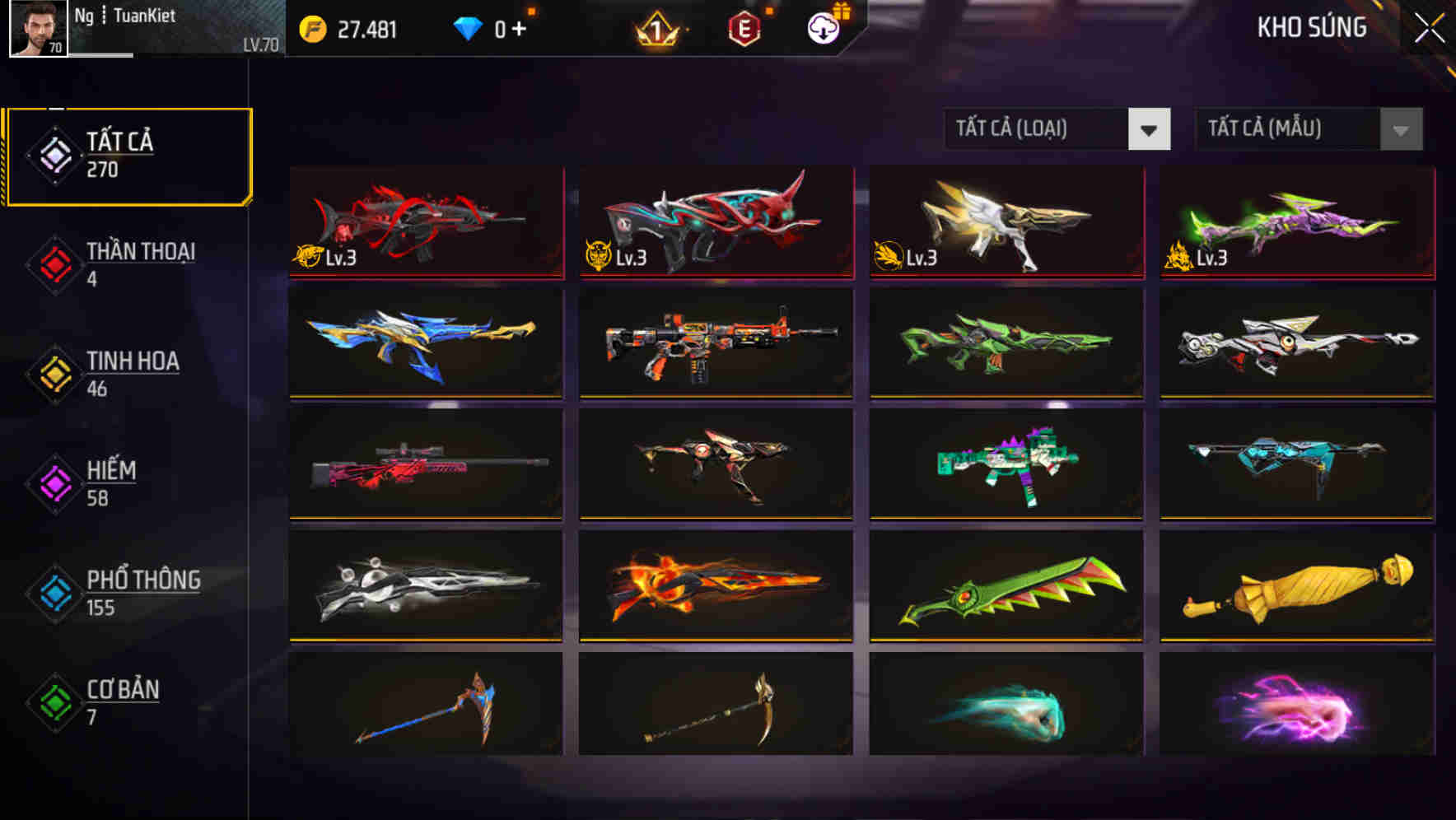Select the golden Lv.3 winged rifle skin
The image size is (1456, 820).
coord(1005,222)
